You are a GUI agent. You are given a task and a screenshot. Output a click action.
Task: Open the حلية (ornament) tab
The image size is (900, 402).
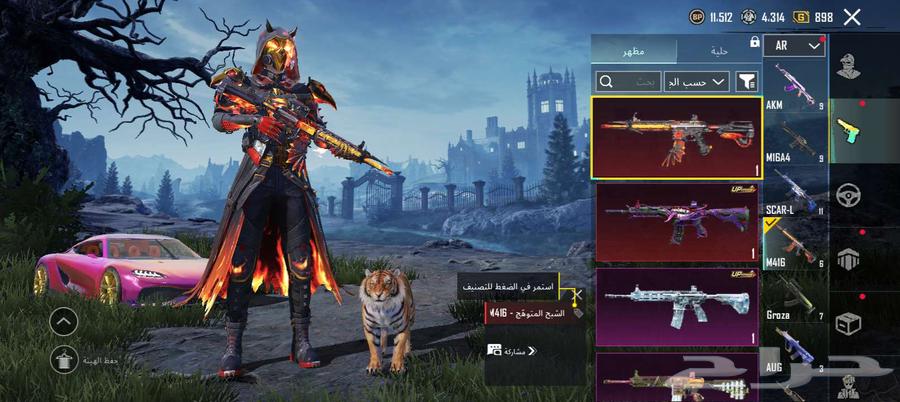tap(719, 50)
